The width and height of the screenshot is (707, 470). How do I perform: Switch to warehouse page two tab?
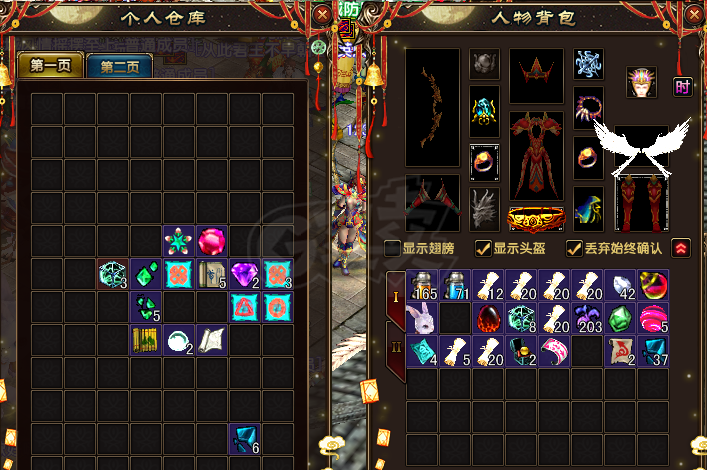click(119, 67)
